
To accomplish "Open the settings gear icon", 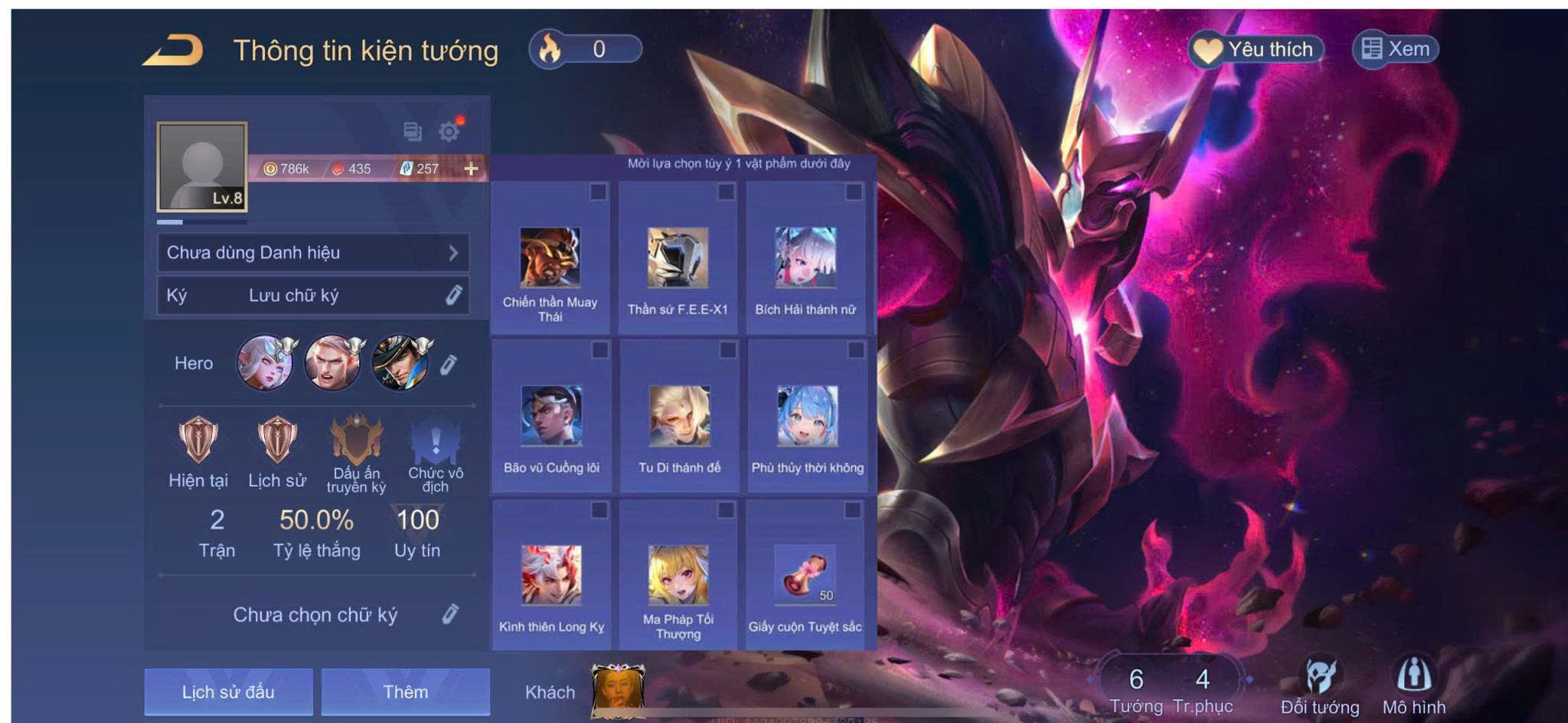I will coord(449,132).
